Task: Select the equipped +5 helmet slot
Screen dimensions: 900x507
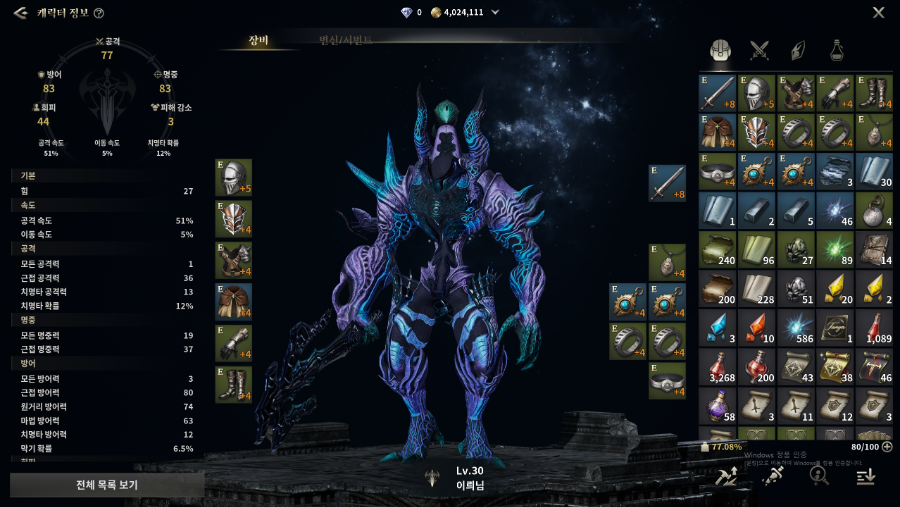Action: point(233,177)
